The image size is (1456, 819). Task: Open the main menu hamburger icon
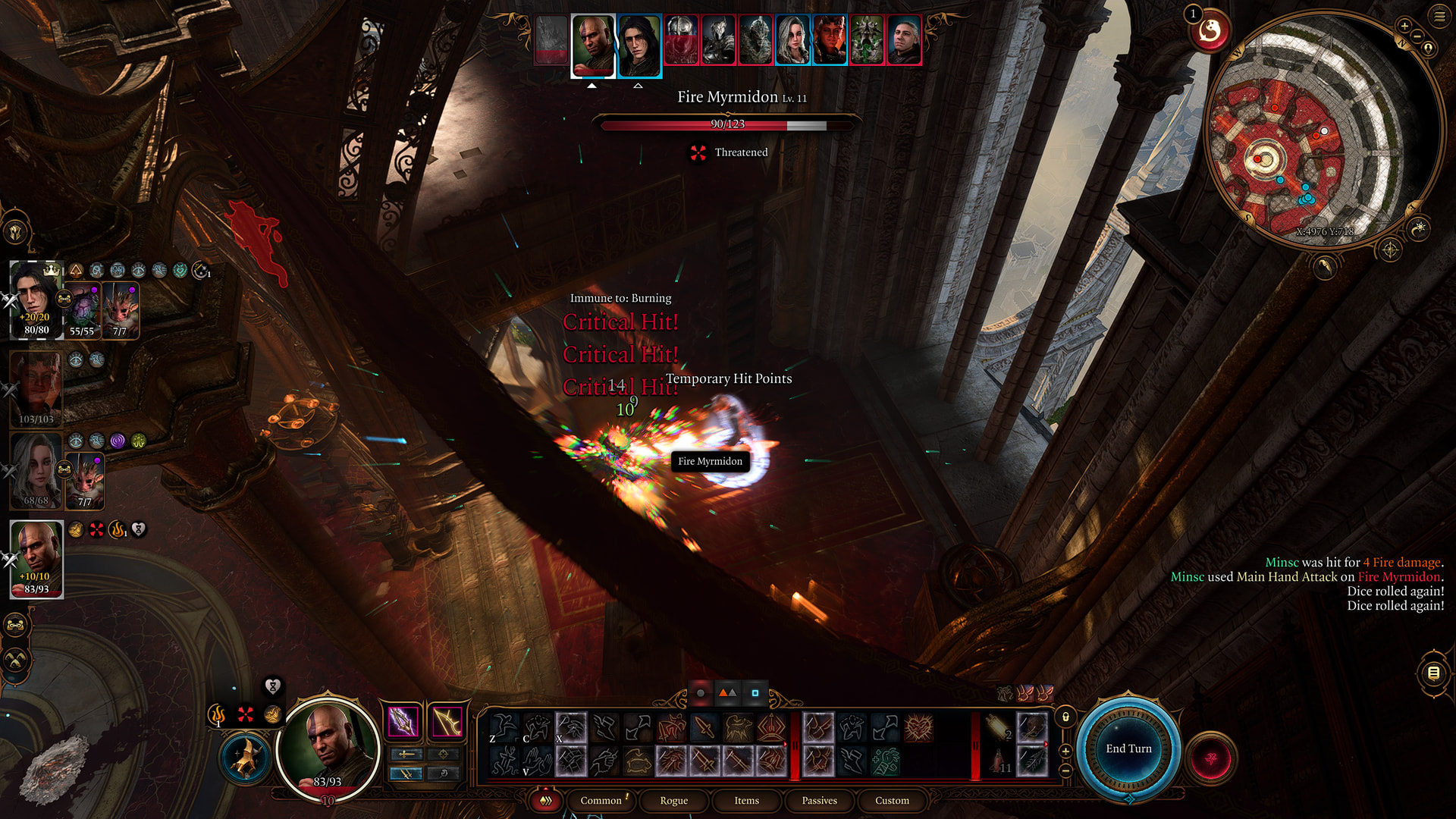(1439, 15)
